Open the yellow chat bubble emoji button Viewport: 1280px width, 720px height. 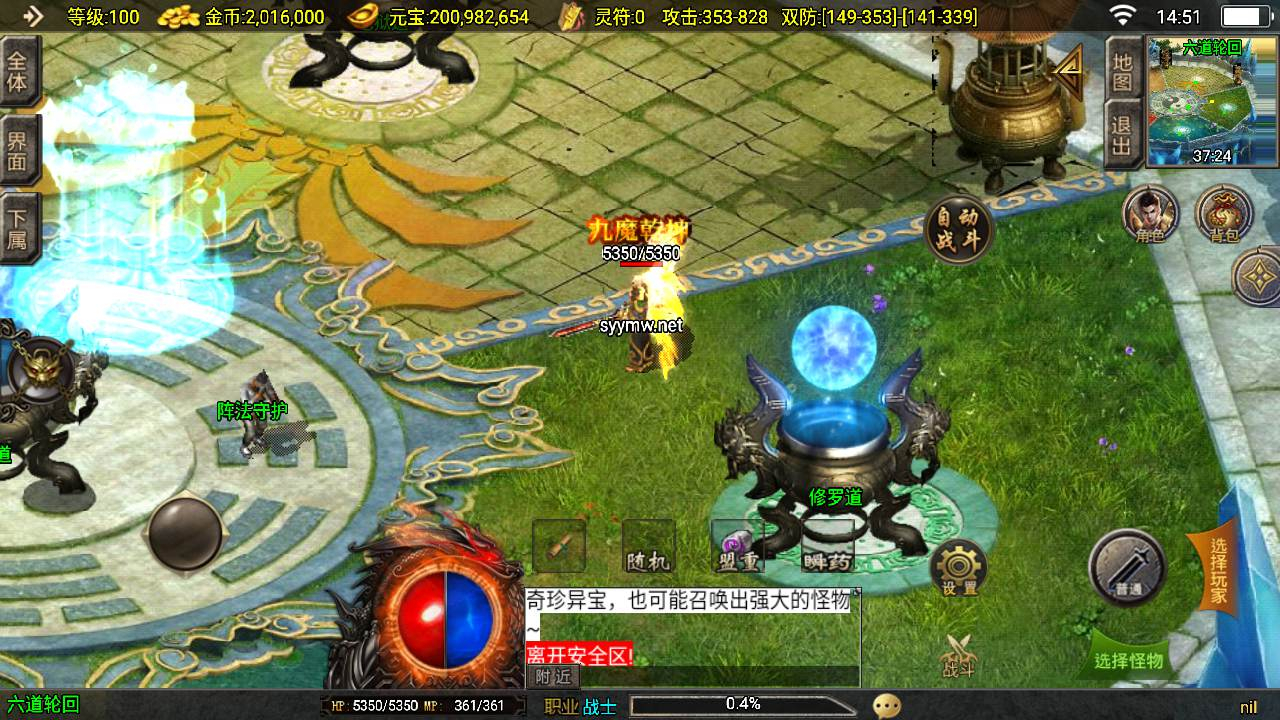tap(887, 706)
